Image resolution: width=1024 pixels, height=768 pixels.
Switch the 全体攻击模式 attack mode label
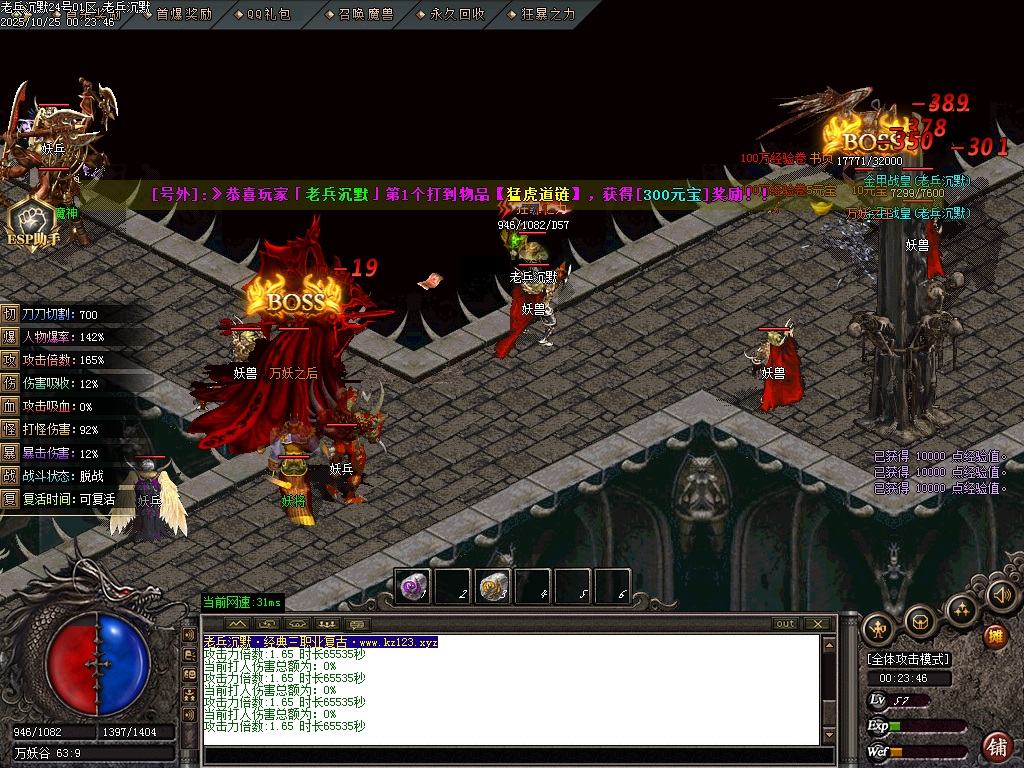(909, 659)
